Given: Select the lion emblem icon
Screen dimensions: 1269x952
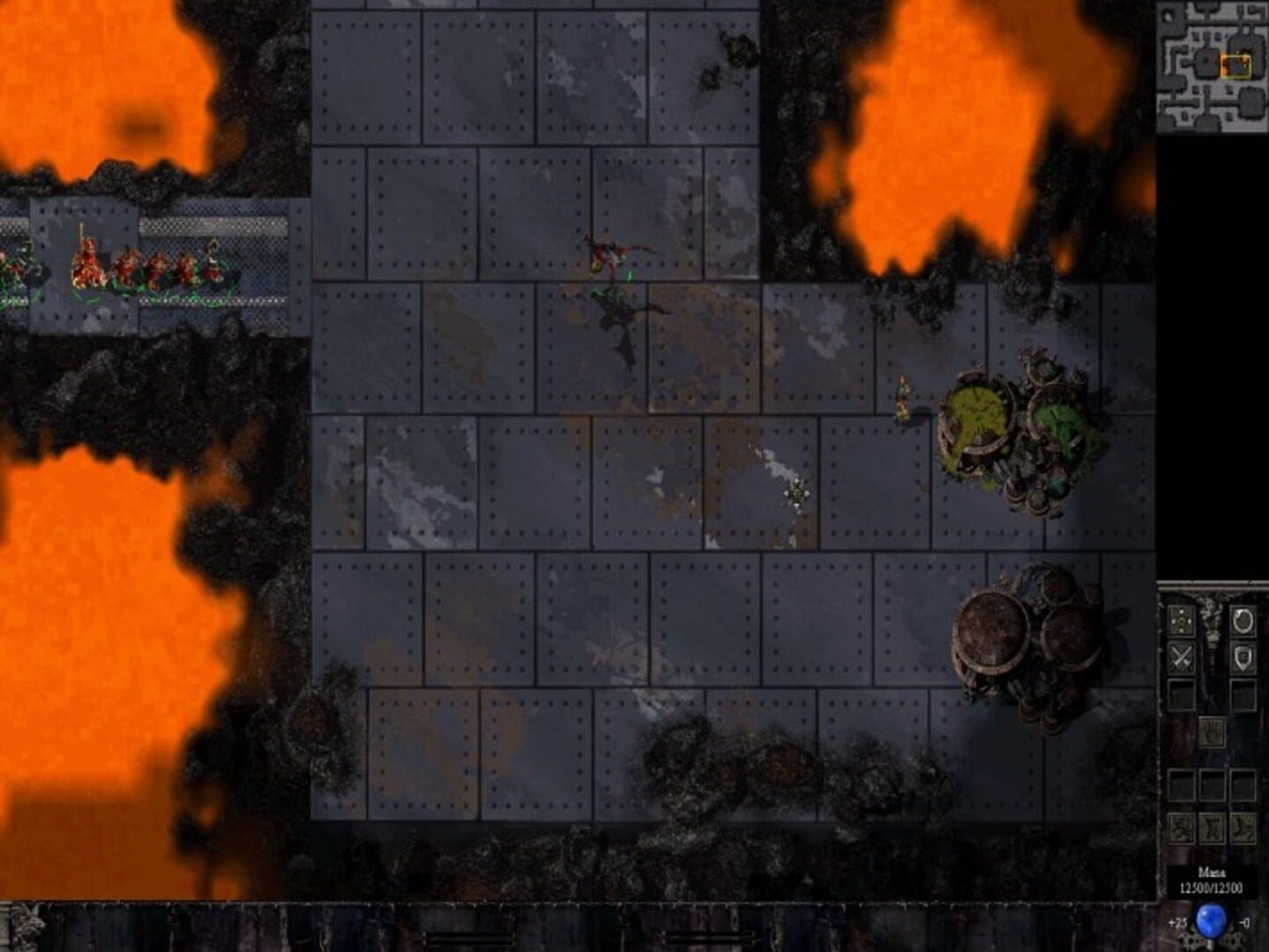Looking at the screenshot, I should coord(1180,828).
